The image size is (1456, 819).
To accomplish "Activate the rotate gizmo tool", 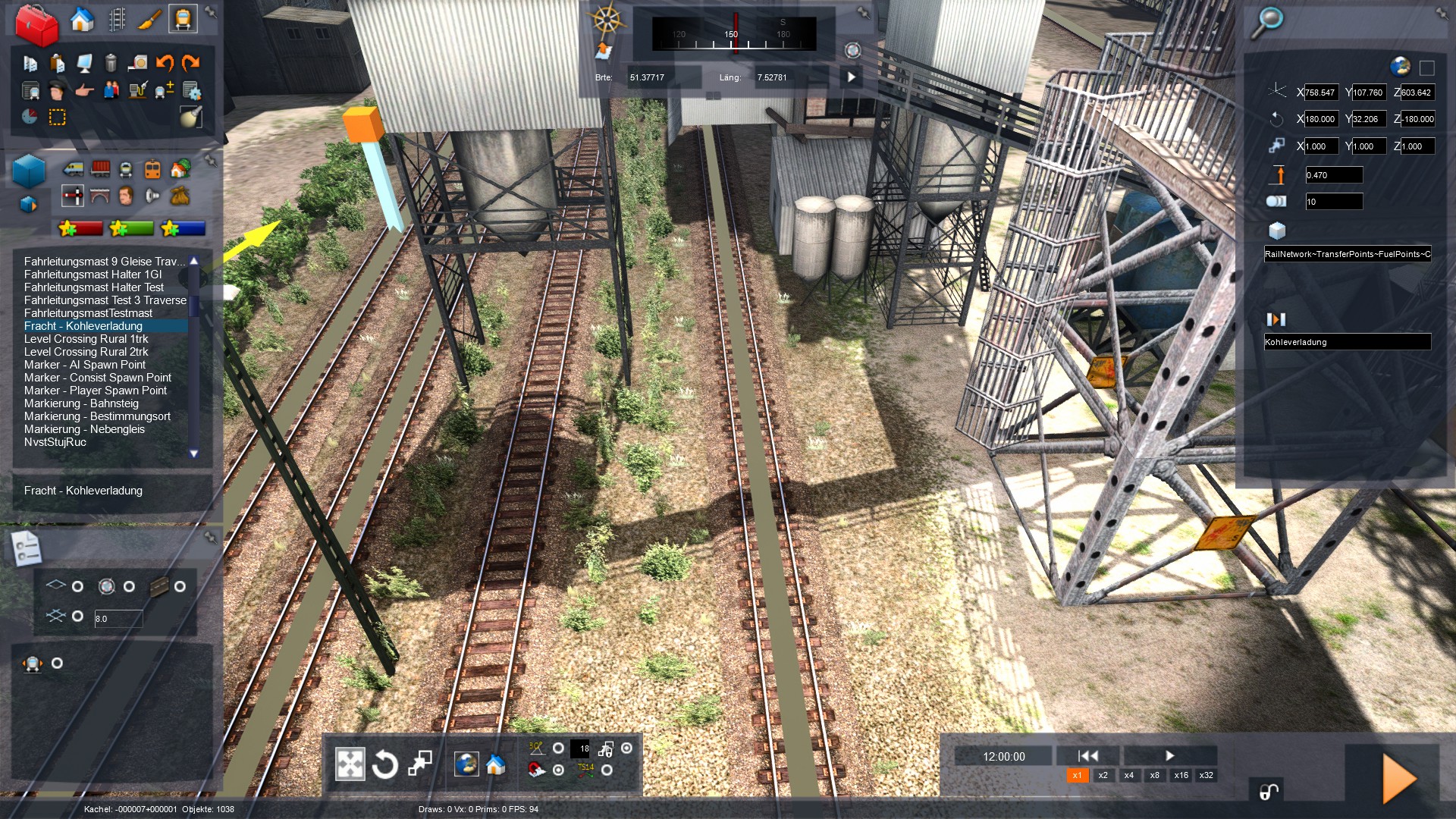I will coord(384,764).
